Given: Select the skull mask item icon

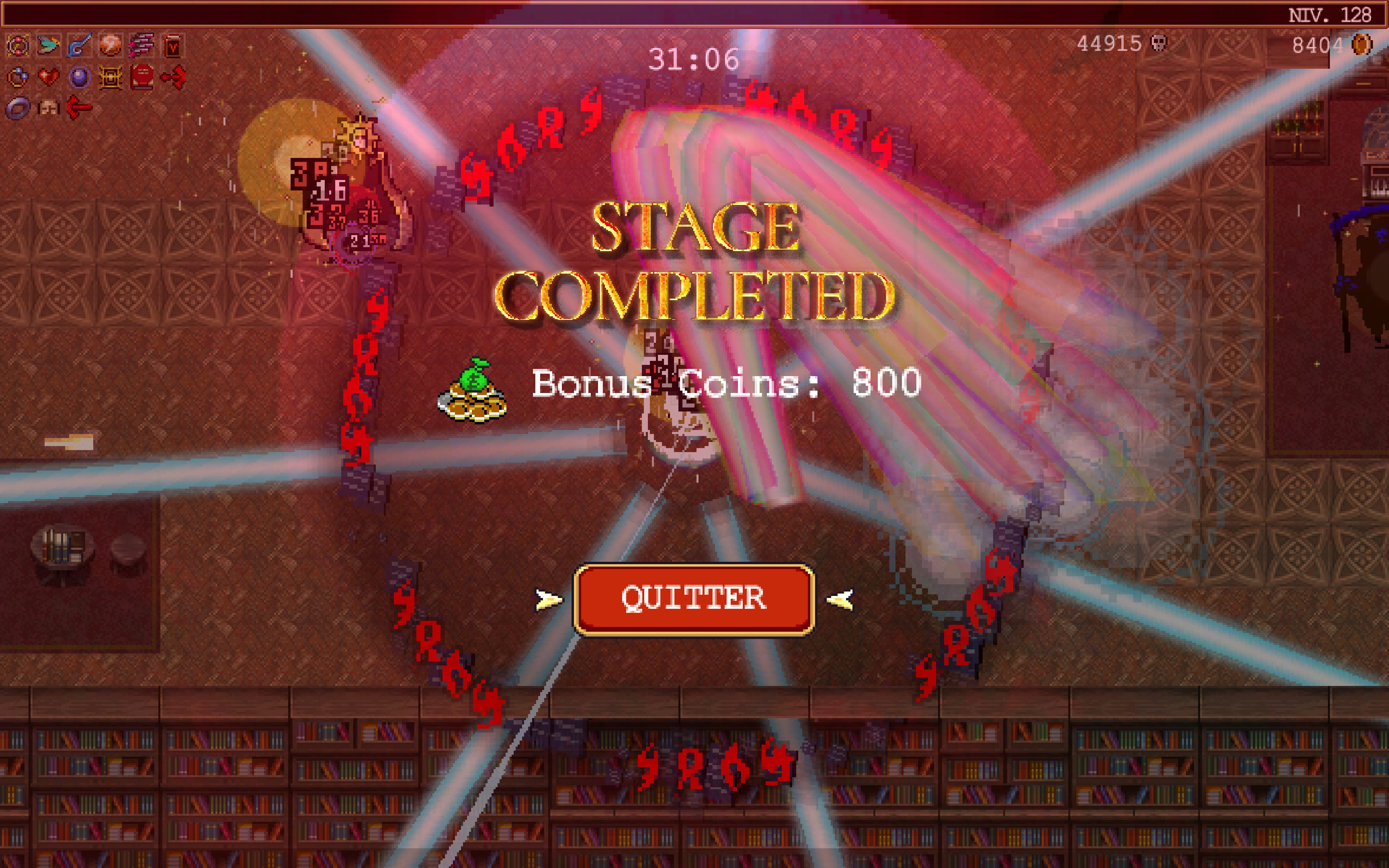Looking at the screenshot, I should [49, 107].
